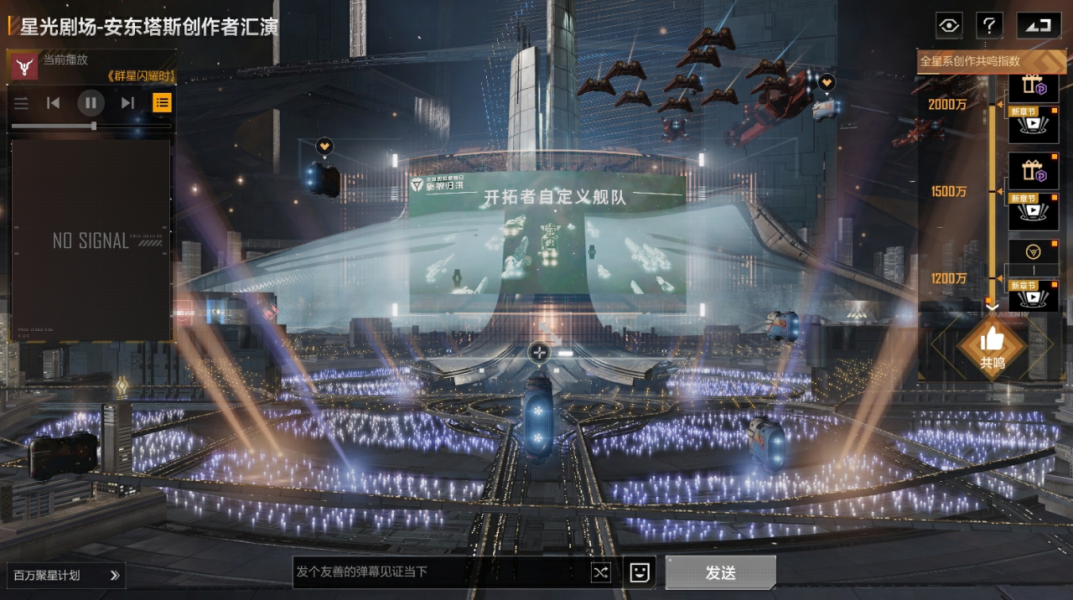Click the music progress slider

[56, 126]
